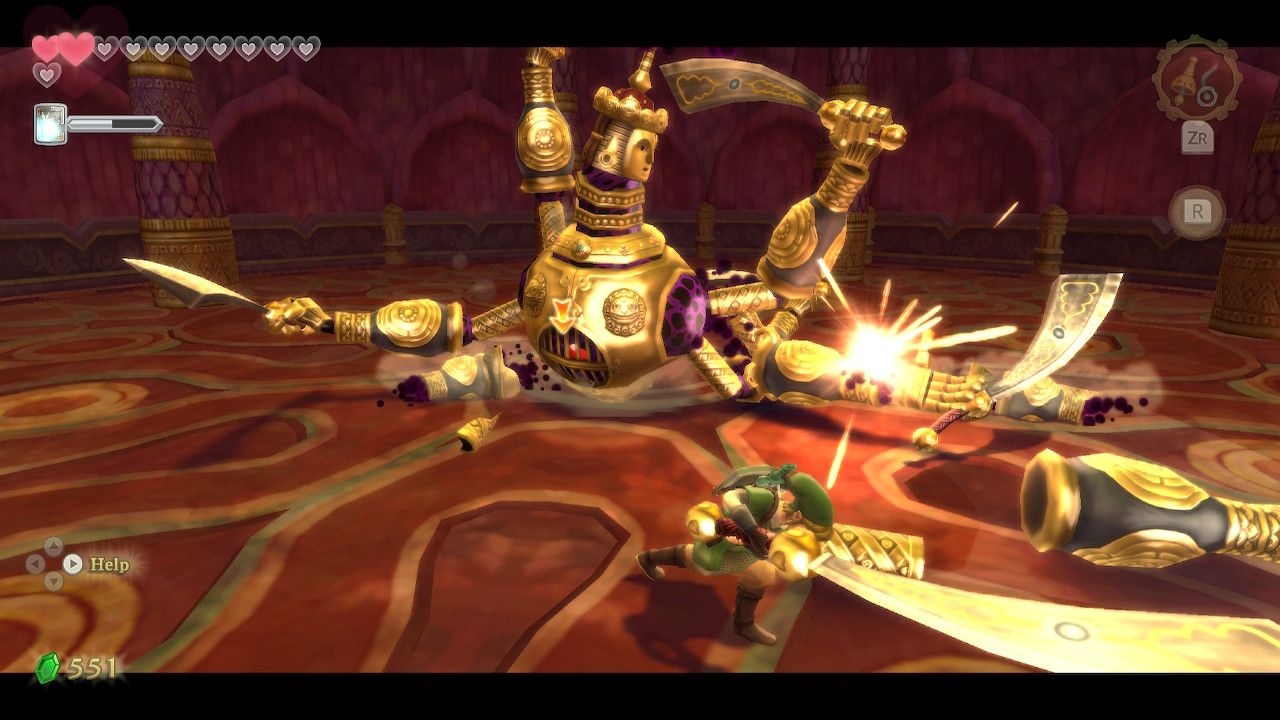Open the Help menu label
Viewport: 1280px width, 720px height.
click(110, 564)
